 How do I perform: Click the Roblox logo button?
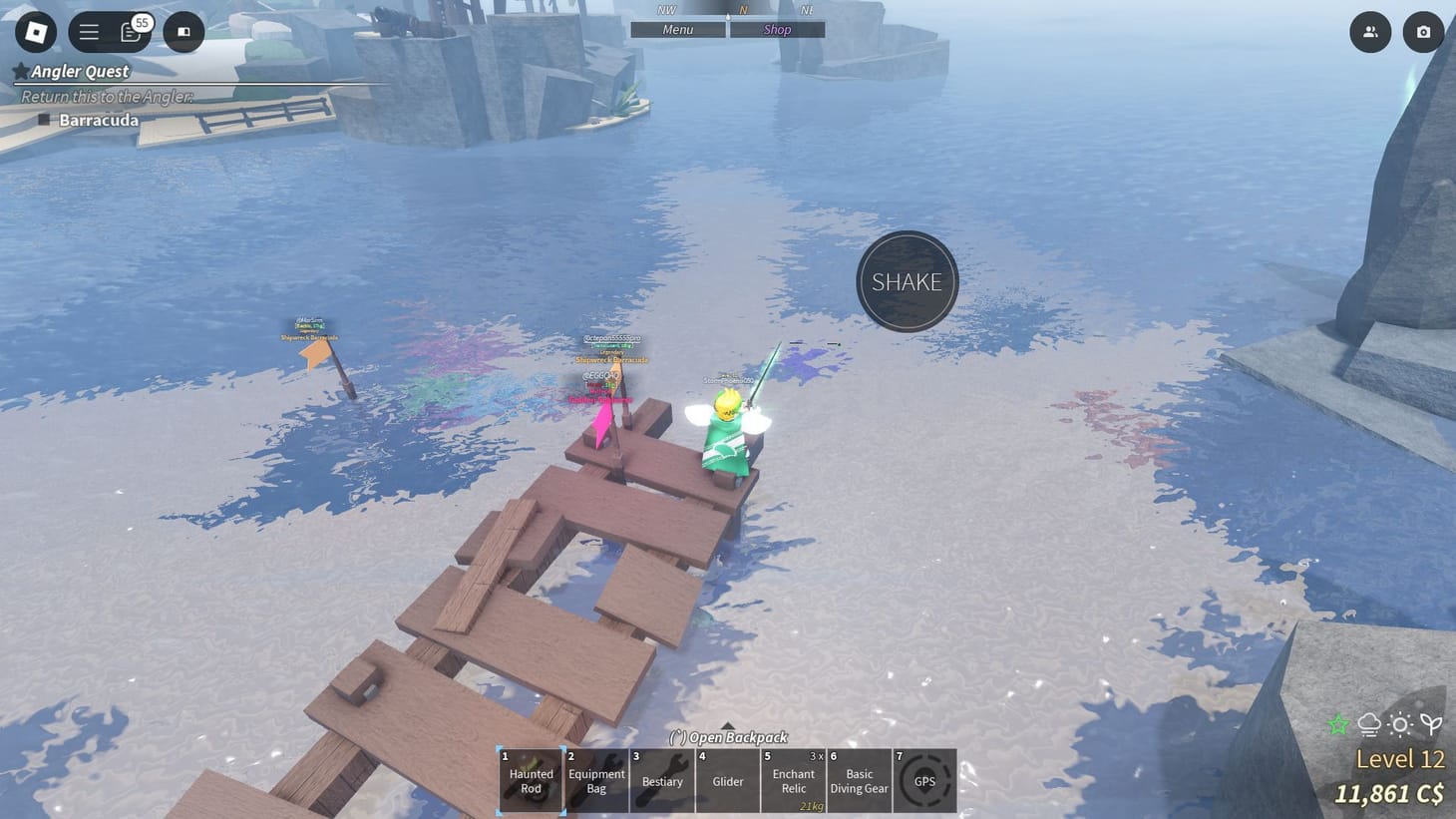point(36,32)
